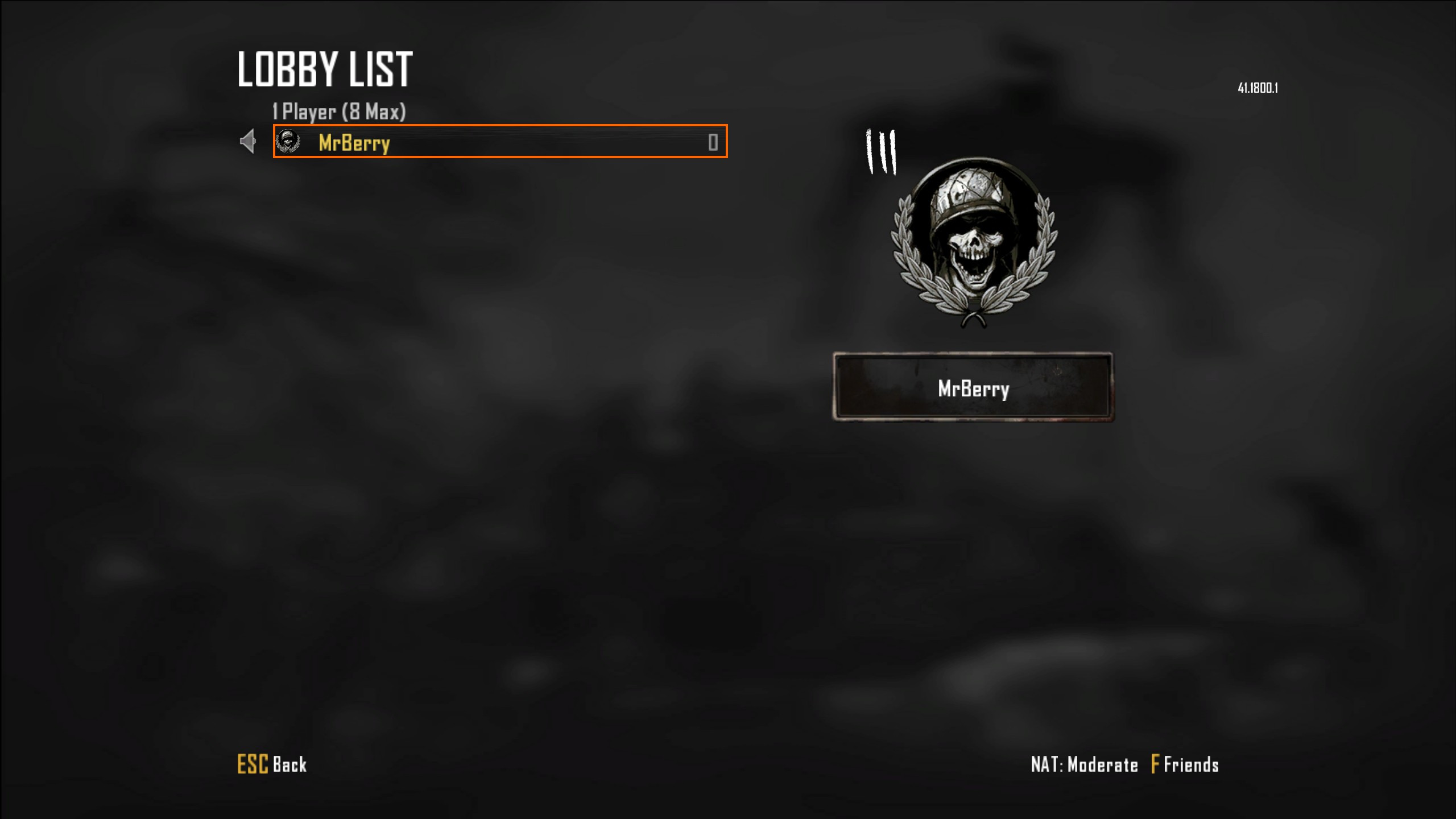Click MrBerry's score indicator bar
Image resolution: width=1456 pixels, height=819 pixels.
tap(712, 142)
